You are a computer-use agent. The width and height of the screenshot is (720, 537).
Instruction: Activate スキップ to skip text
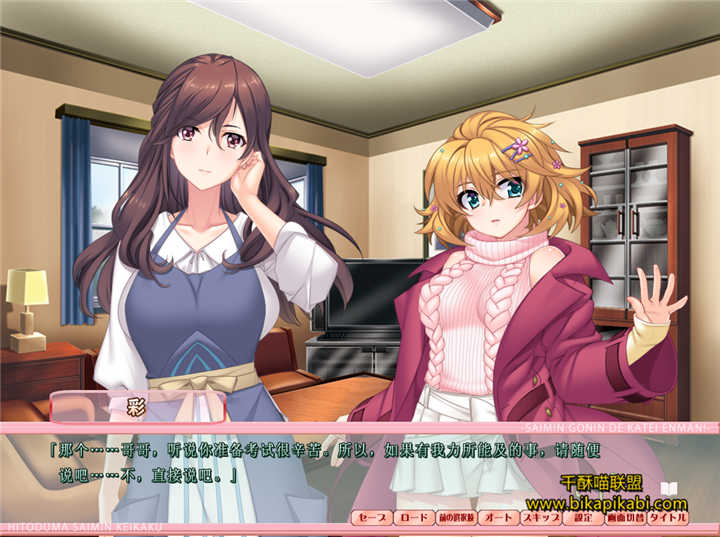(539, 518)
